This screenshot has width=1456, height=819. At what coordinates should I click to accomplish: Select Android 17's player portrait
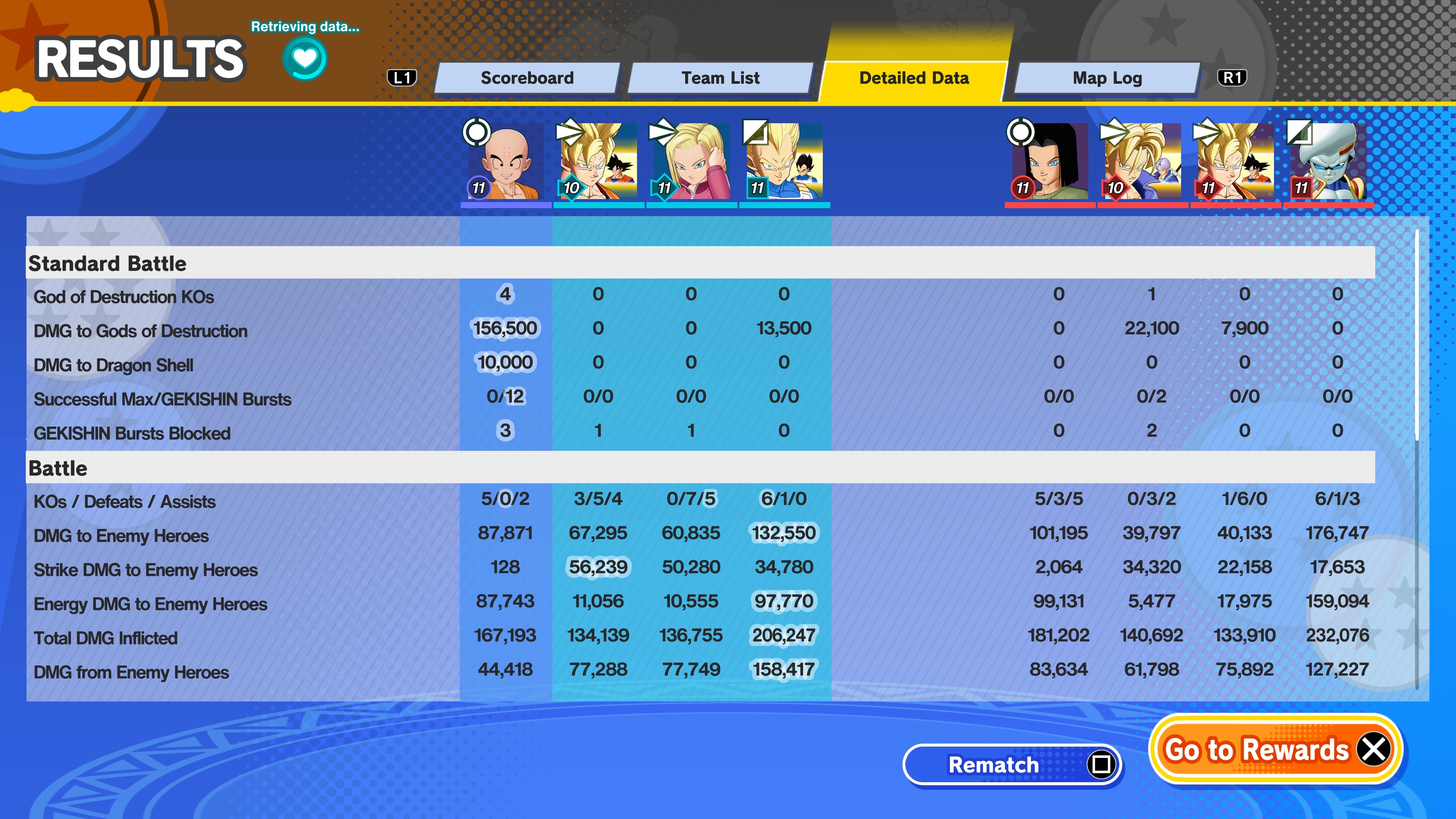point(1049,162)
